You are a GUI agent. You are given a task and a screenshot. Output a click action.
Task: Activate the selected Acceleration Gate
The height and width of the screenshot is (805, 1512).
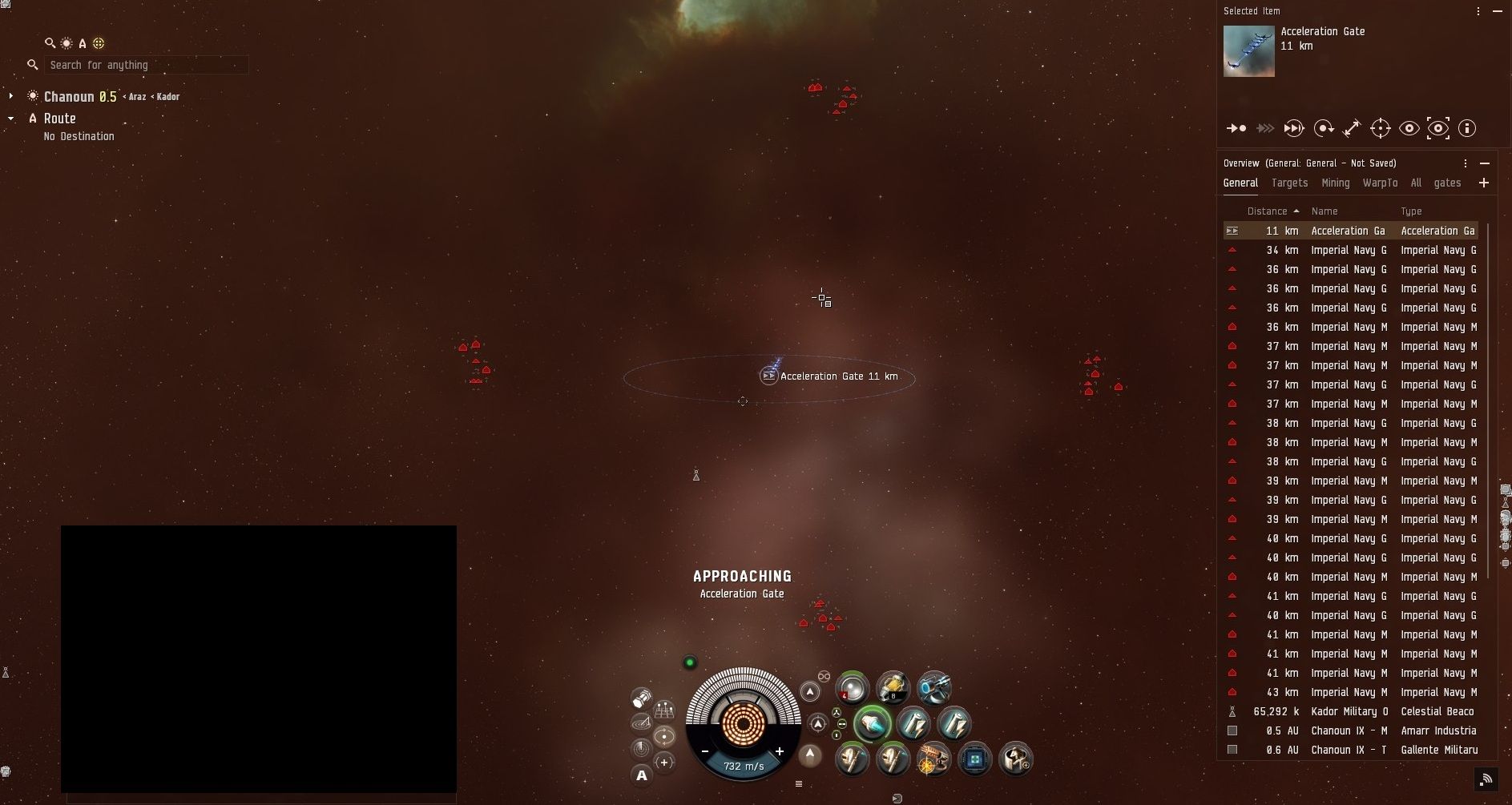coord(1294,128)
